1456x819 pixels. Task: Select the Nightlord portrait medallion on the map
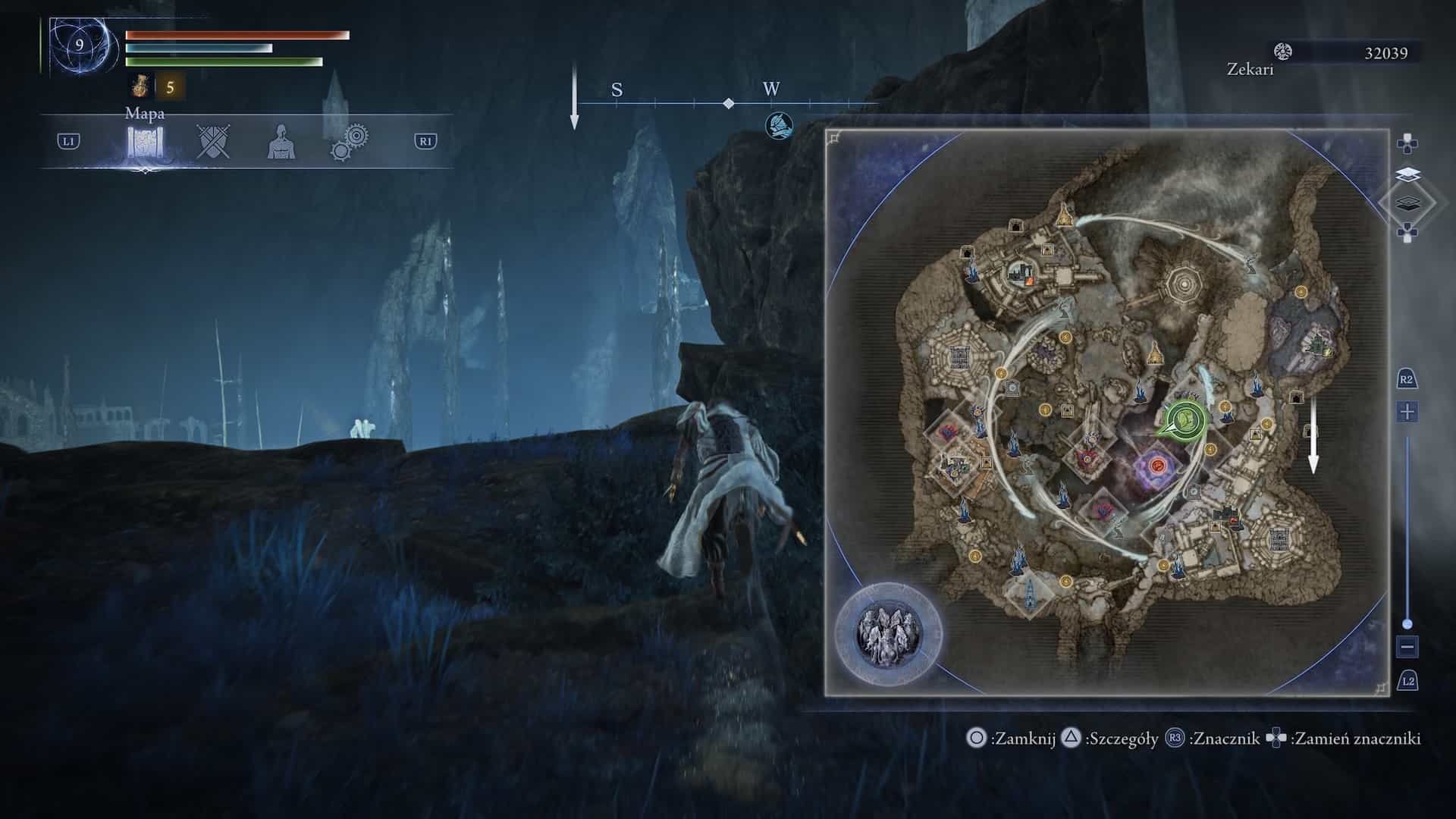click(x=888, y=632)
